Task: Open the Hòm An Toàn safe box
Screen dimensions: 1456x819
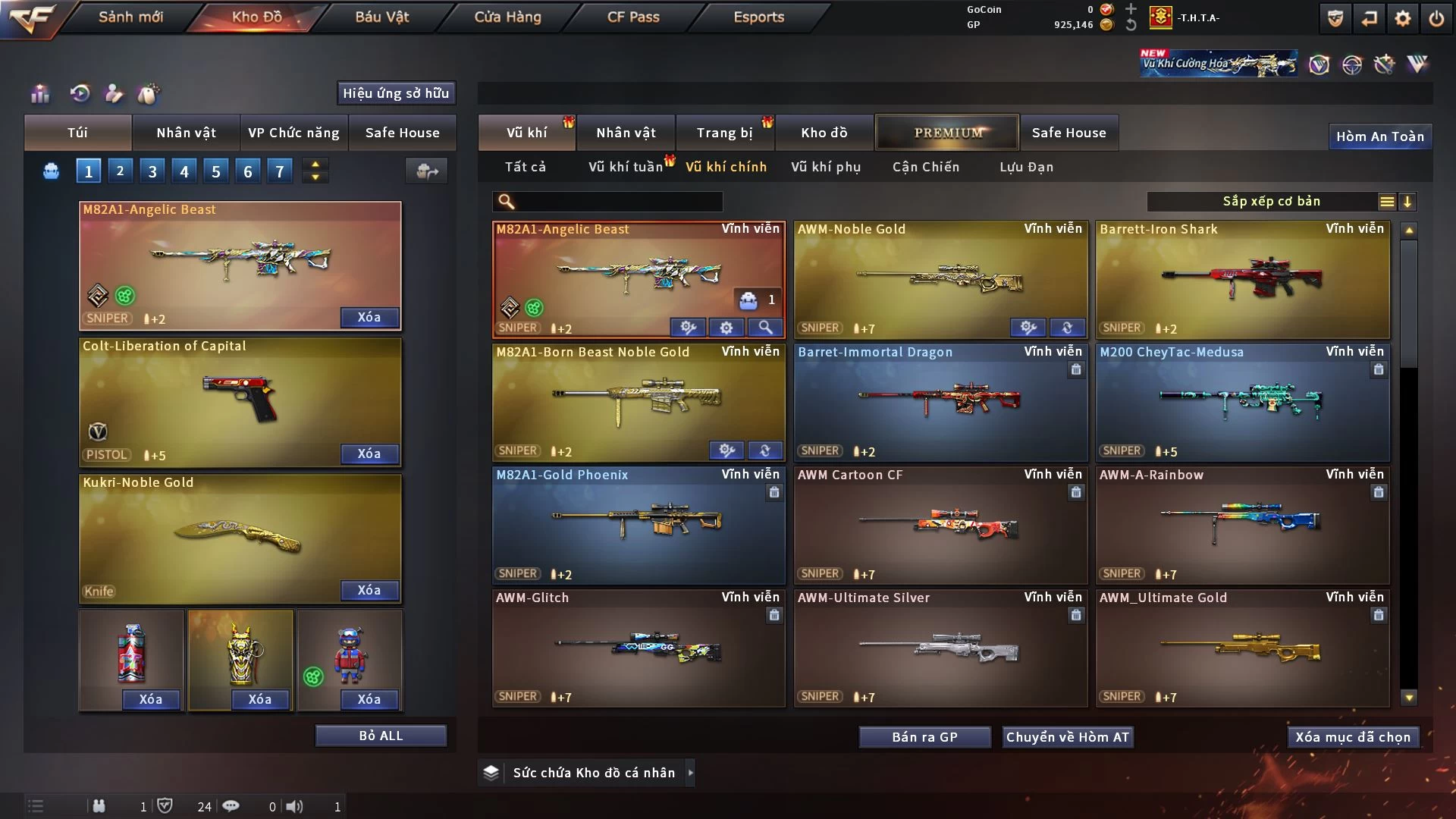Action: point(1379,136)
